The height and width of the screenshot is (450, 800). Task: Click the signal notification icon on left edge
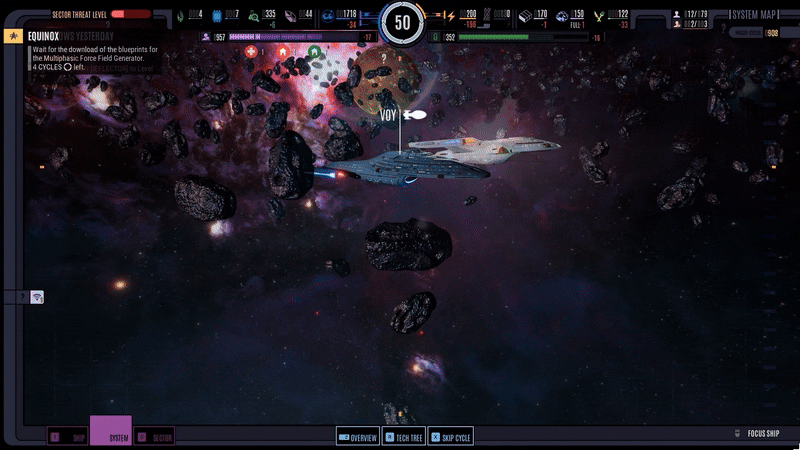[37, 297]
